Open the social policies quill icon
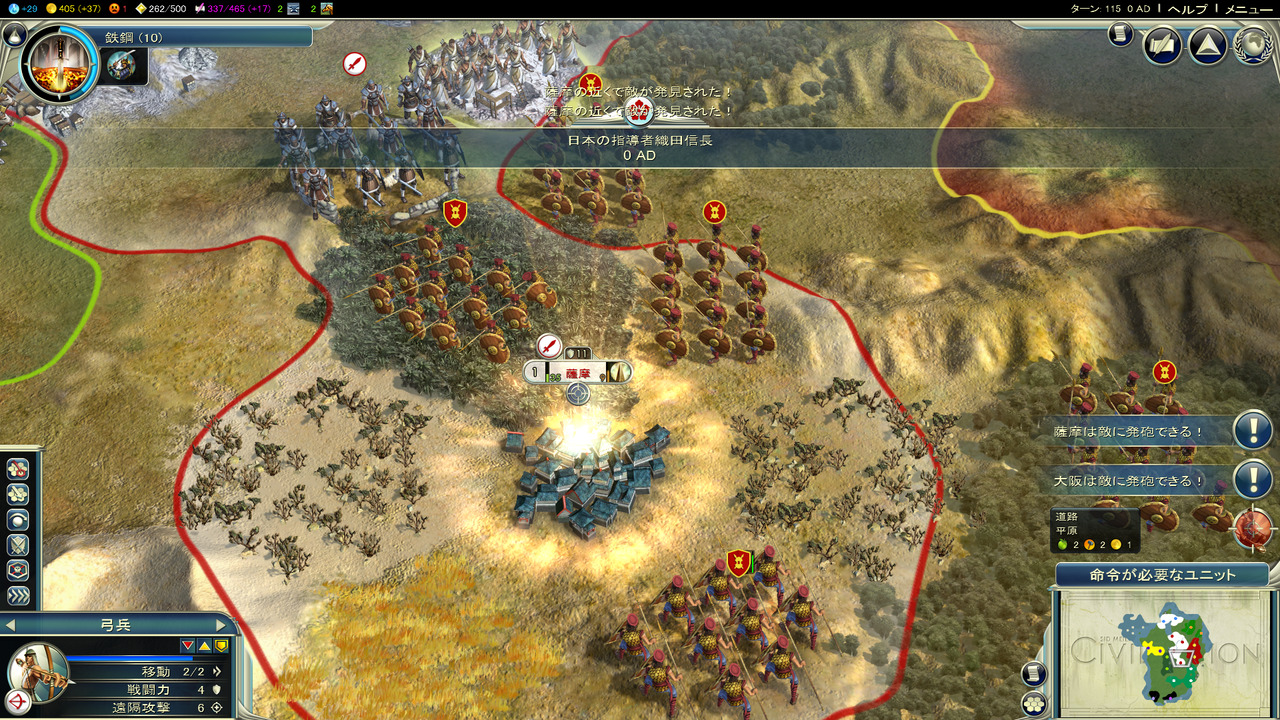Image resolution: width=1280 pixels, height=720 pixels. (1163, 45)
